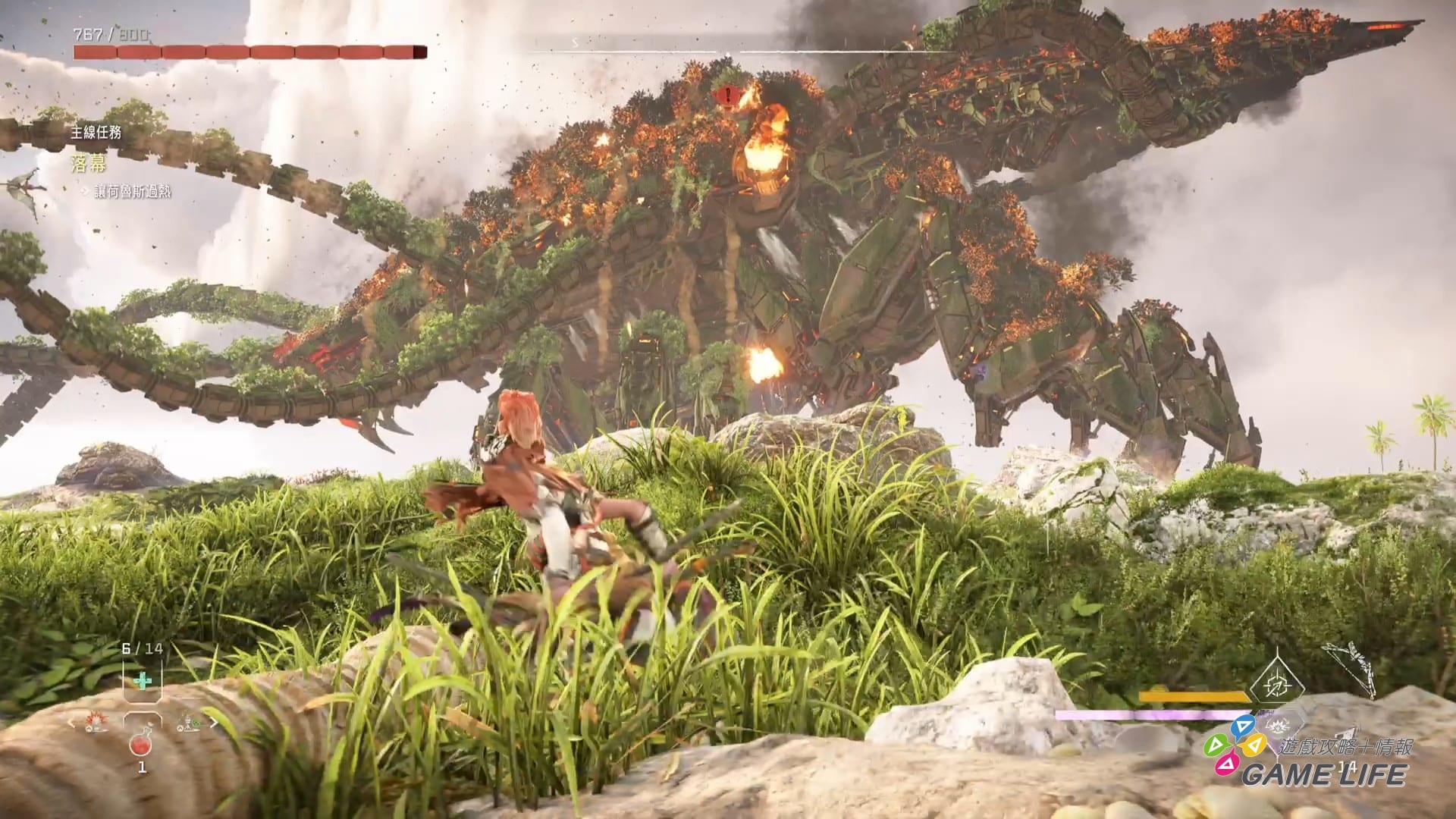Cycle tools with the left arrow

(74, 723)
